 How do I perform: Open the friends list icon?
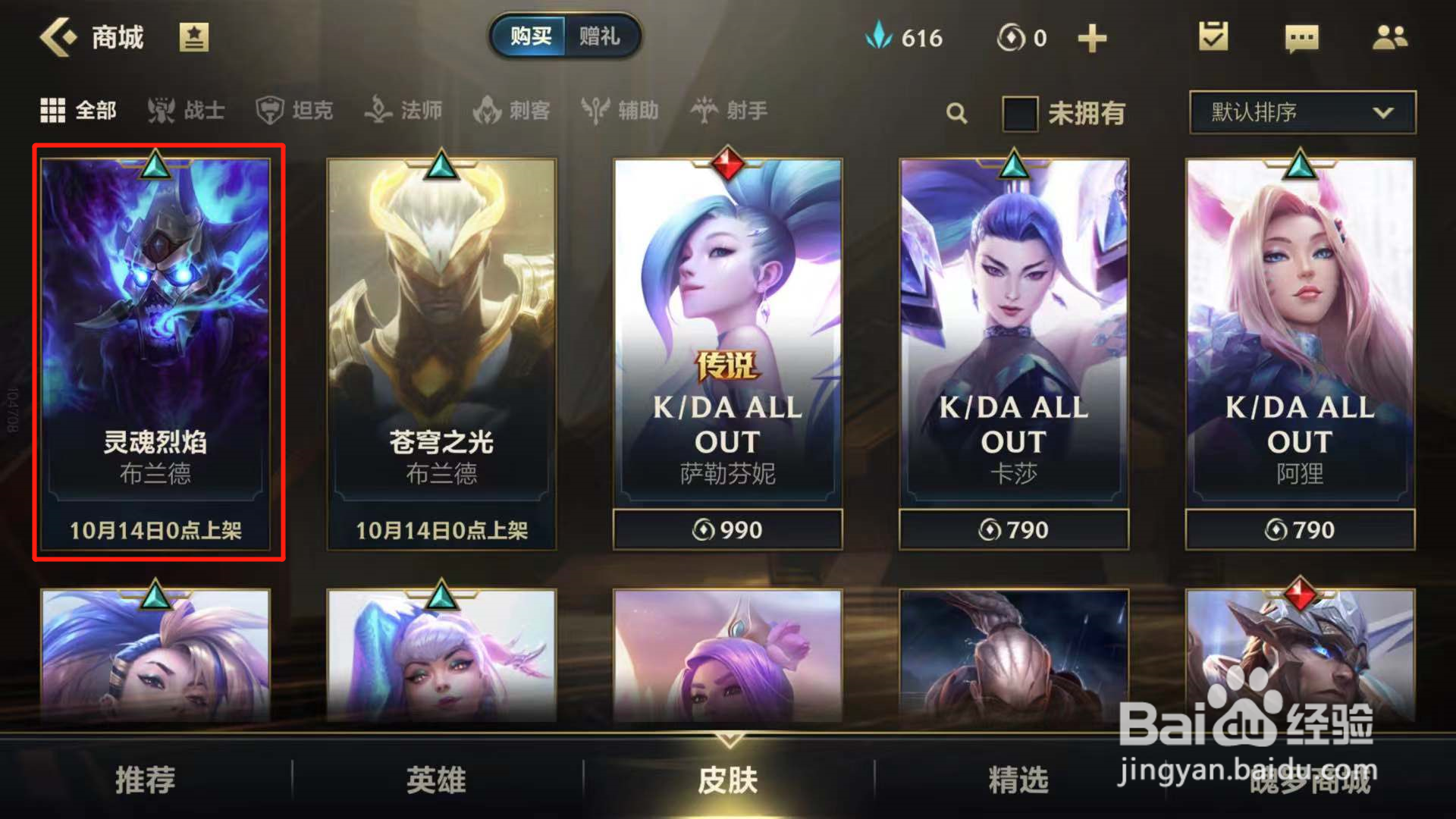click(1389, 36)
